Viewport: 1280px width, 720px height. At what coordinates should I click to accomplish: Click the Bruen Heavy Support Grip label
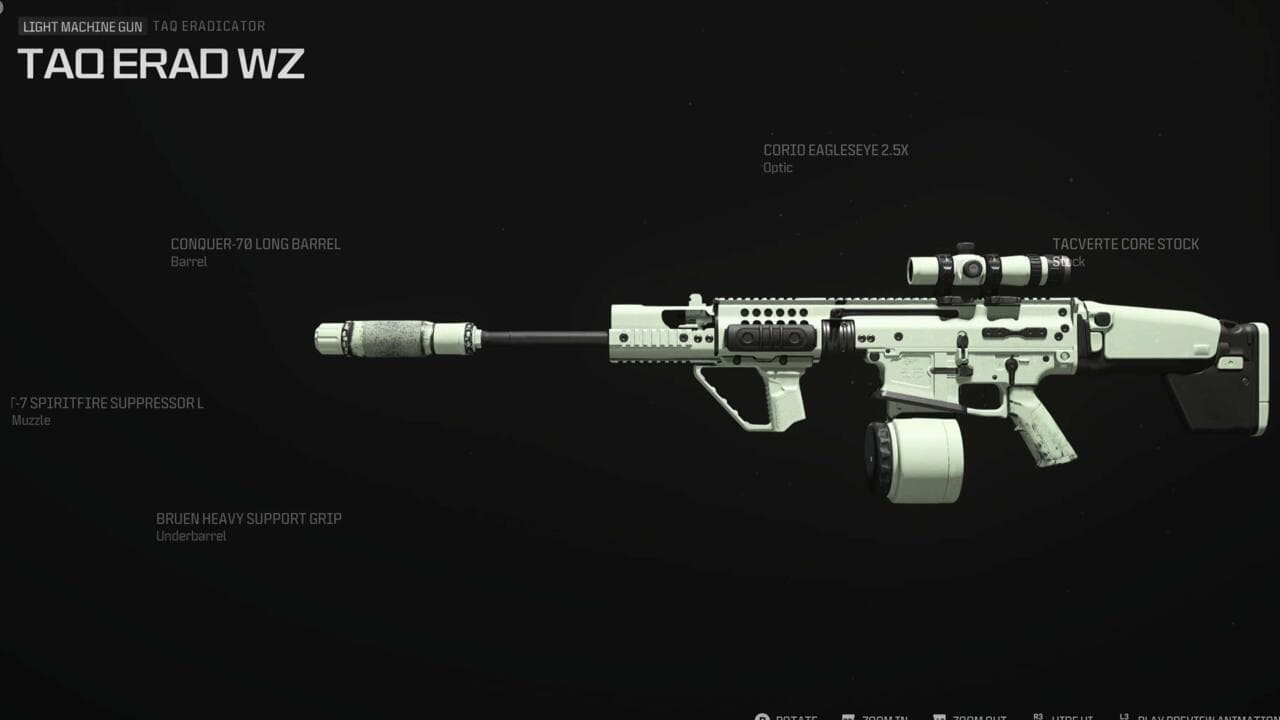coord(248,518)
